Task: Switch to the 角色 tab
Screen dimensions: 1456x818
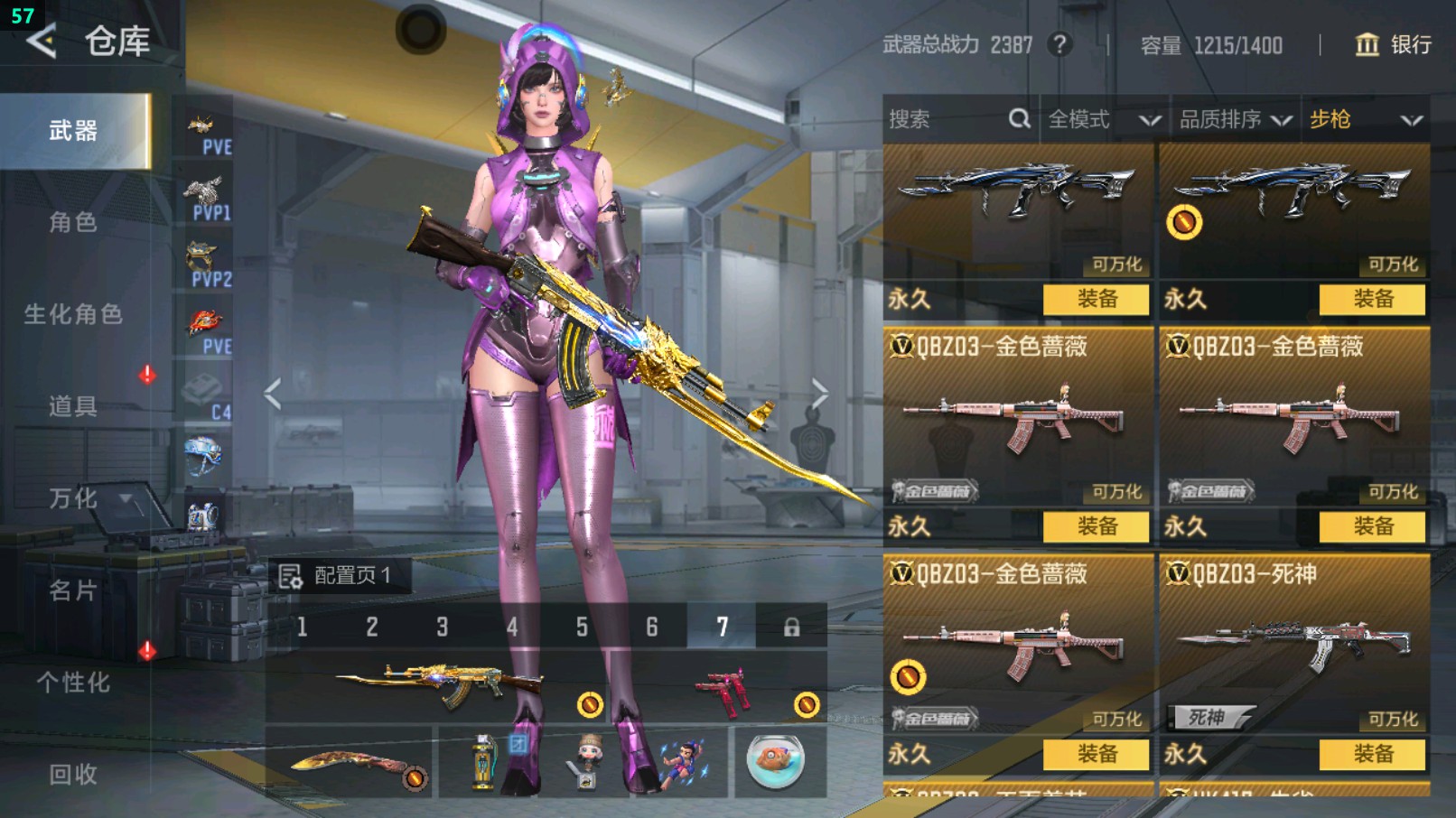Action: pyautogui.click(x=73, y=222)
